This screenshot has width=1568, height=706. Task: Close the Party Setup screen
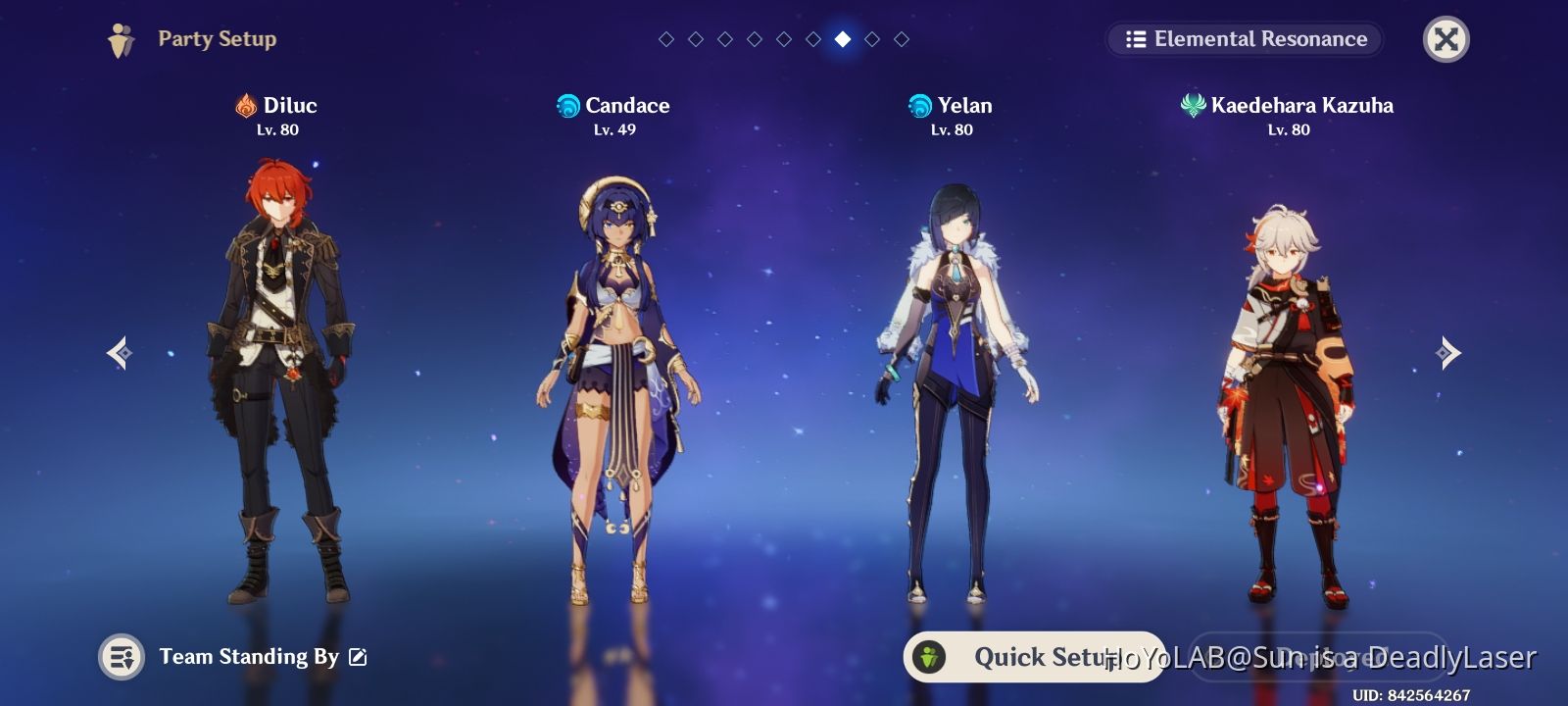click(x=1445, y=39)
